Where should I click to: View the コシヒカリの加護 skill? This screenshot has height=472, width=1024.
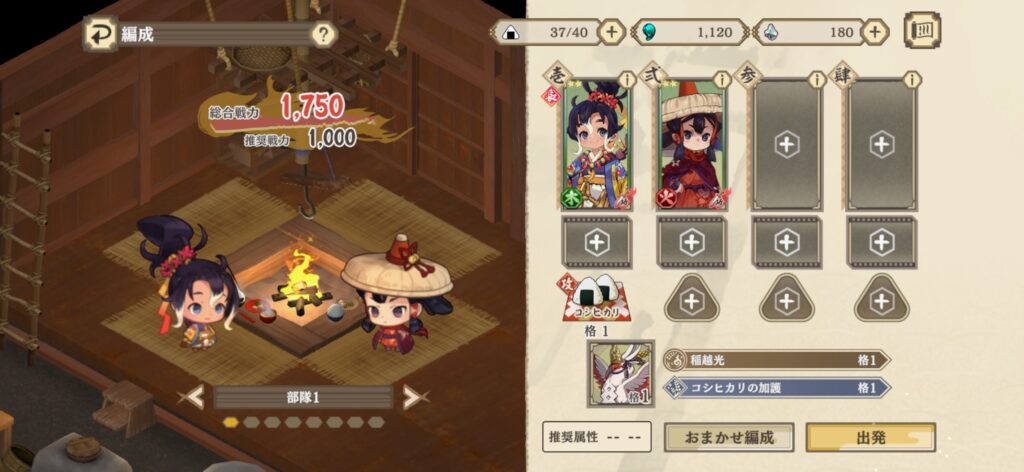(x=776, y=387)
